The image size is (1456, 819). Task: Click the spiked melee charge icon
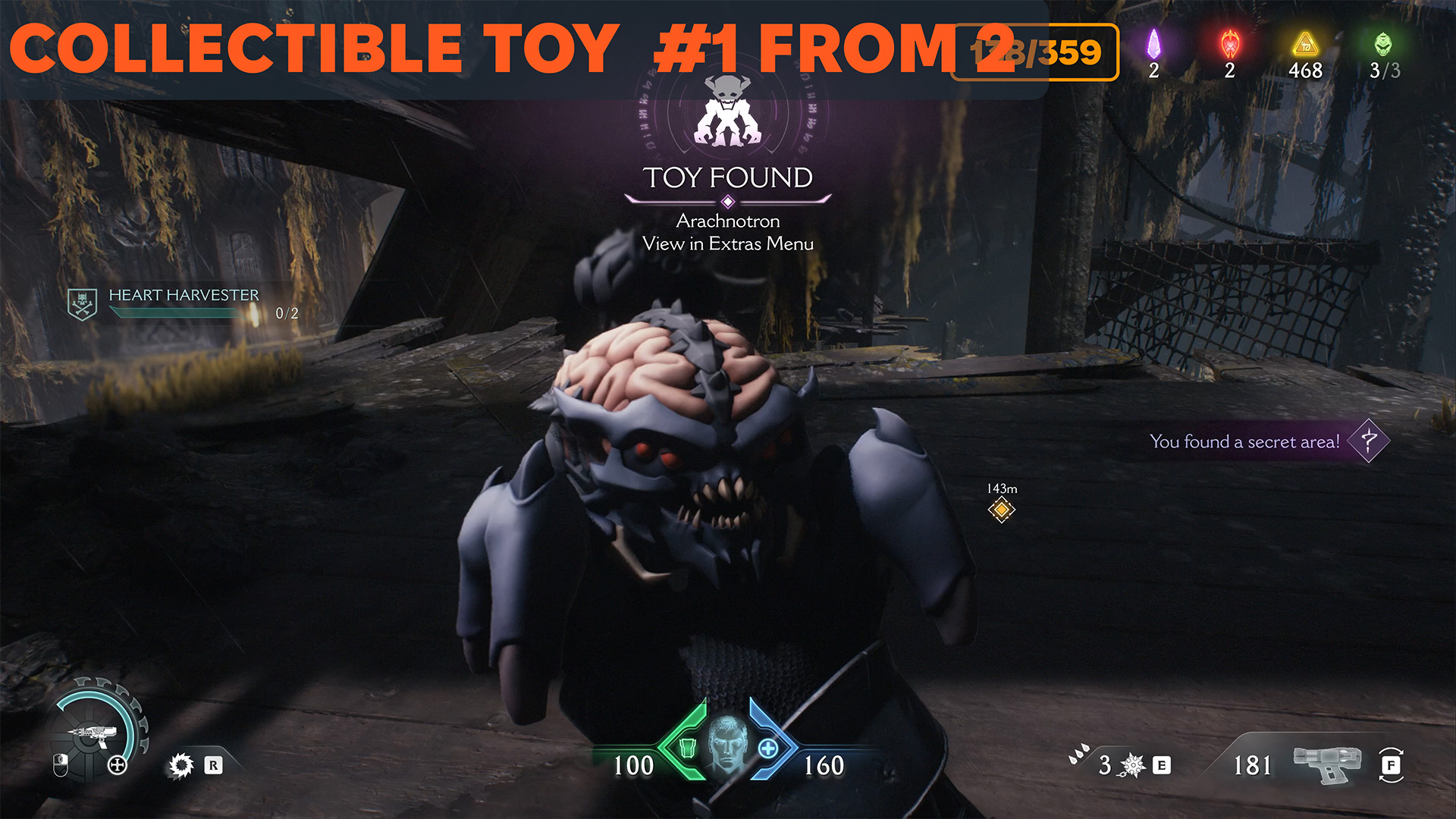(x=1133, y=765)
